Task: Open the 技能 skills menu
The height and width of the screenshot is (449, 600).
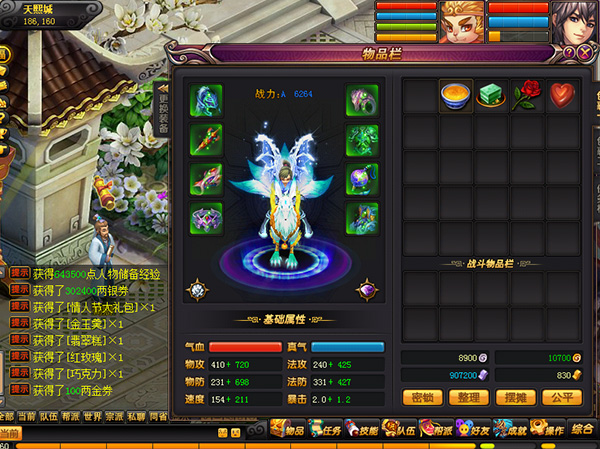Action: (365, 430)
